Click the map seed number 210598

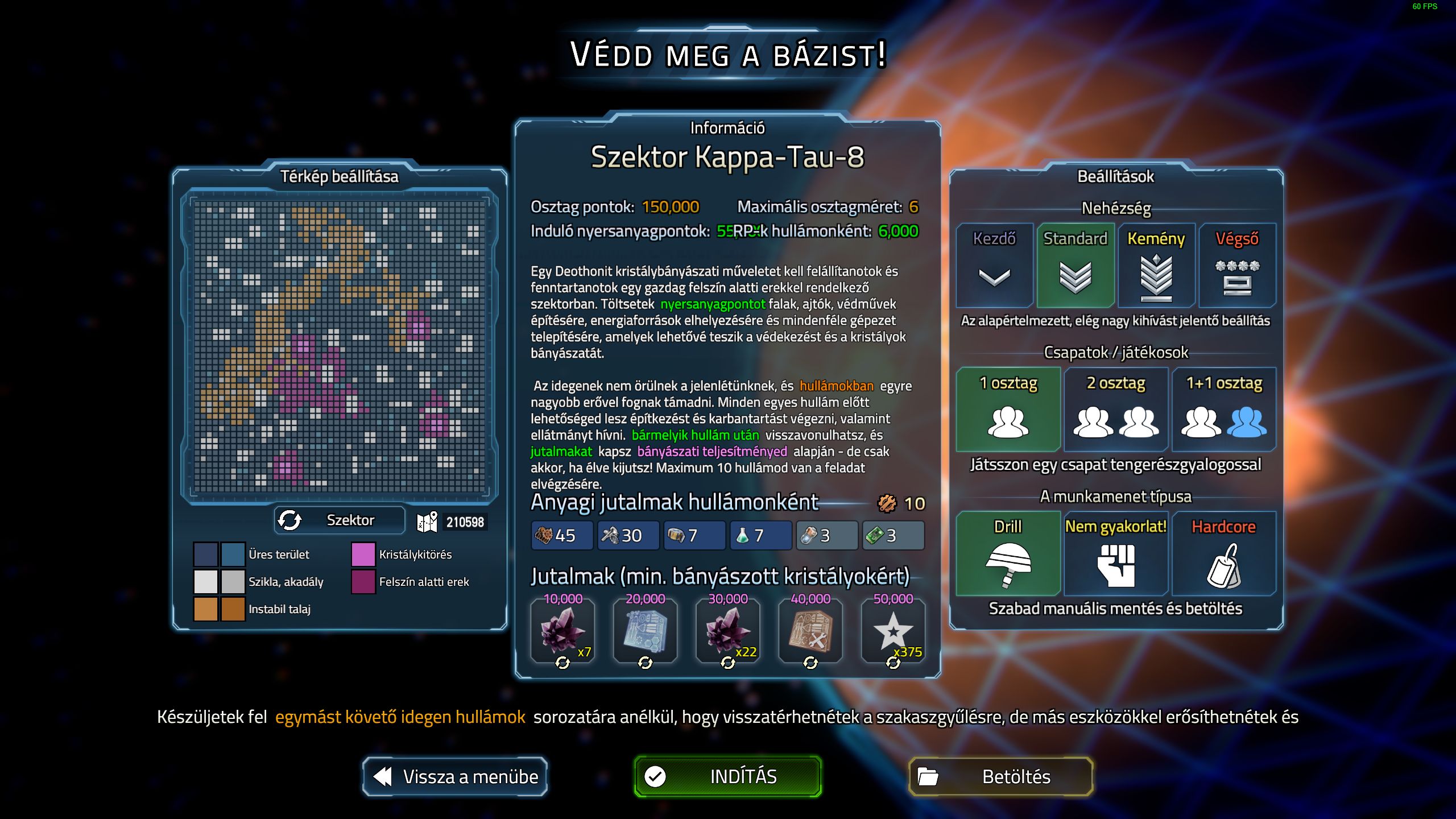pyautogui.click(x=465, y=522)
